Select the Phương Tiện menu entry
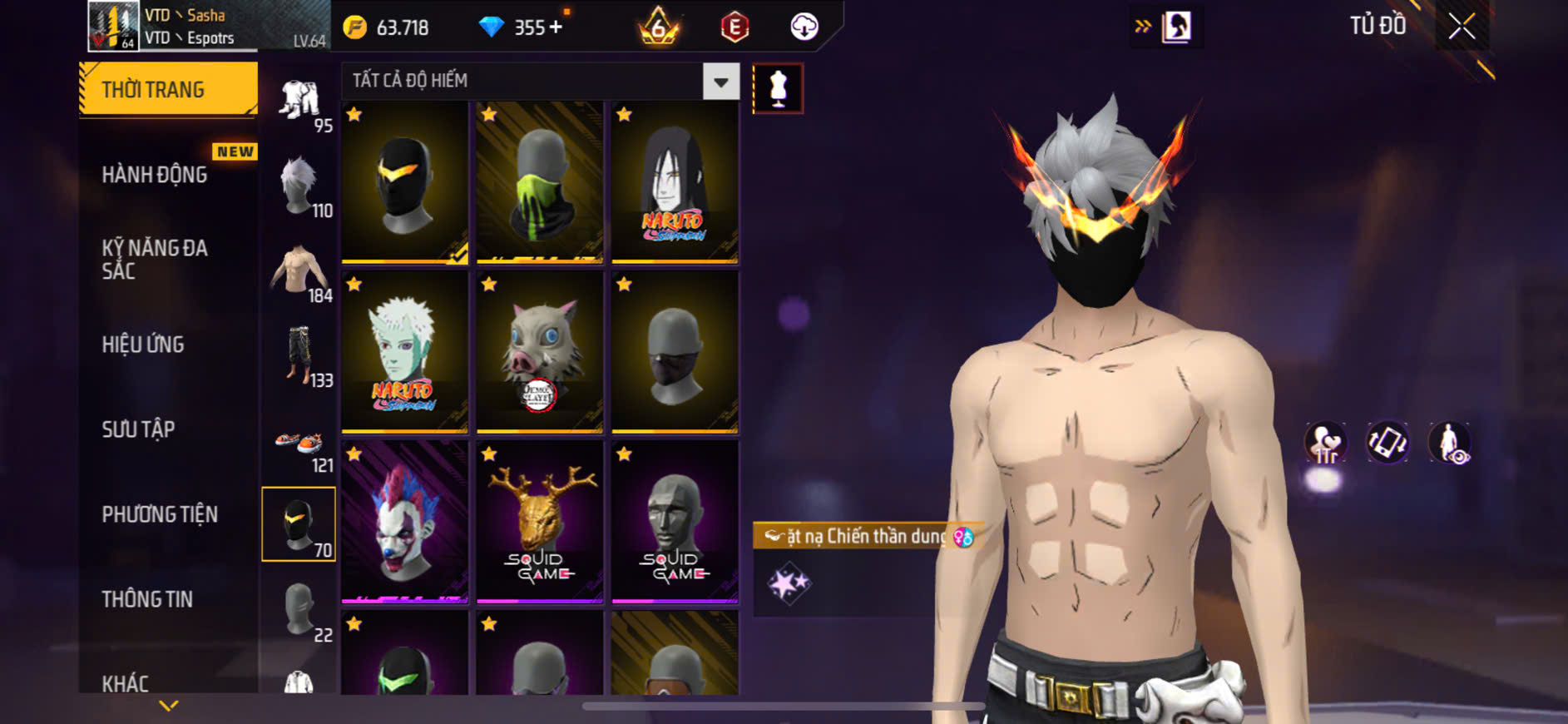The width and height of the screenshot is (1568, 724). 160,514
